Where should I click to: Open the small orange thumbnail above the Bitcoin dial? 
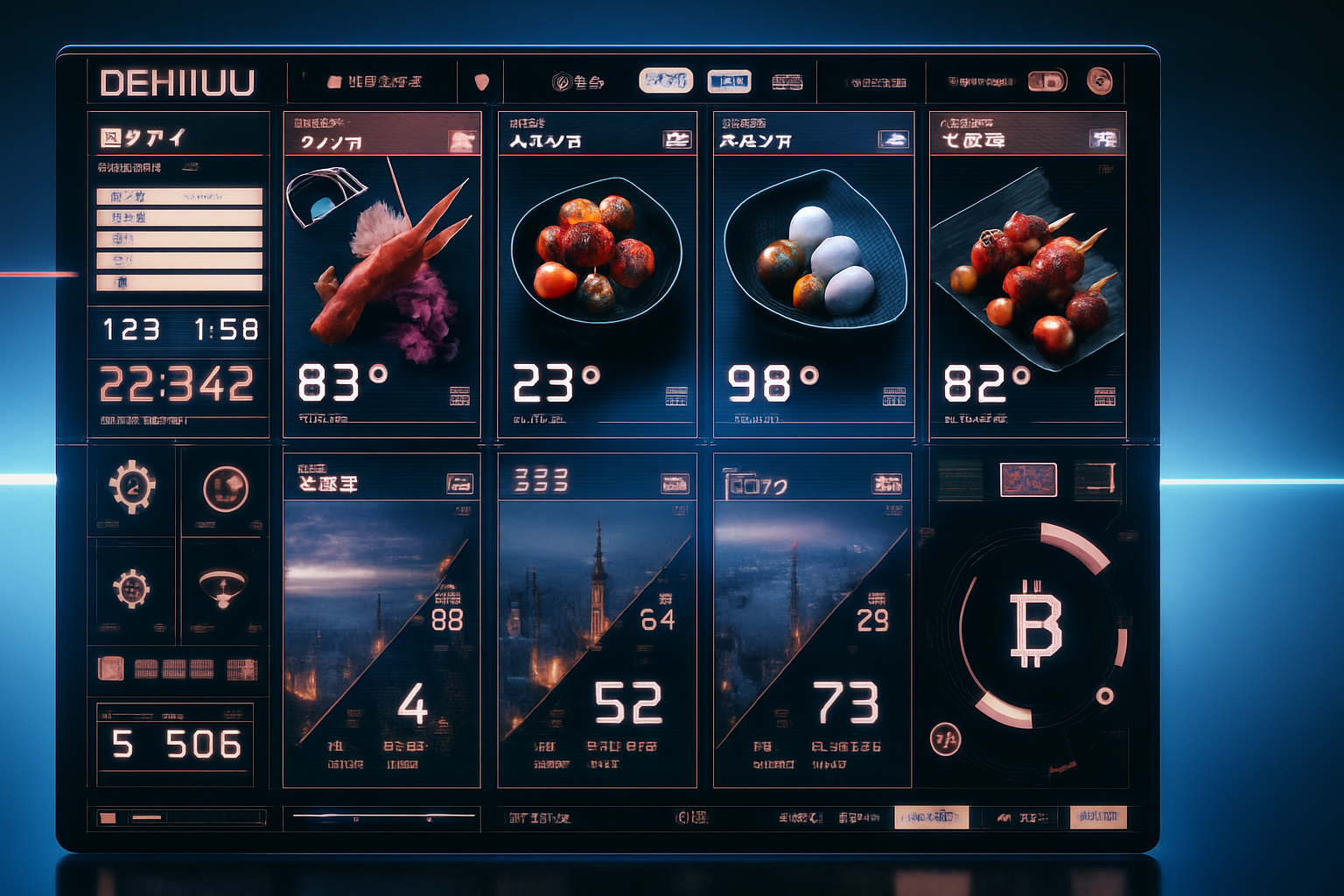click(x=1028, y=479)
